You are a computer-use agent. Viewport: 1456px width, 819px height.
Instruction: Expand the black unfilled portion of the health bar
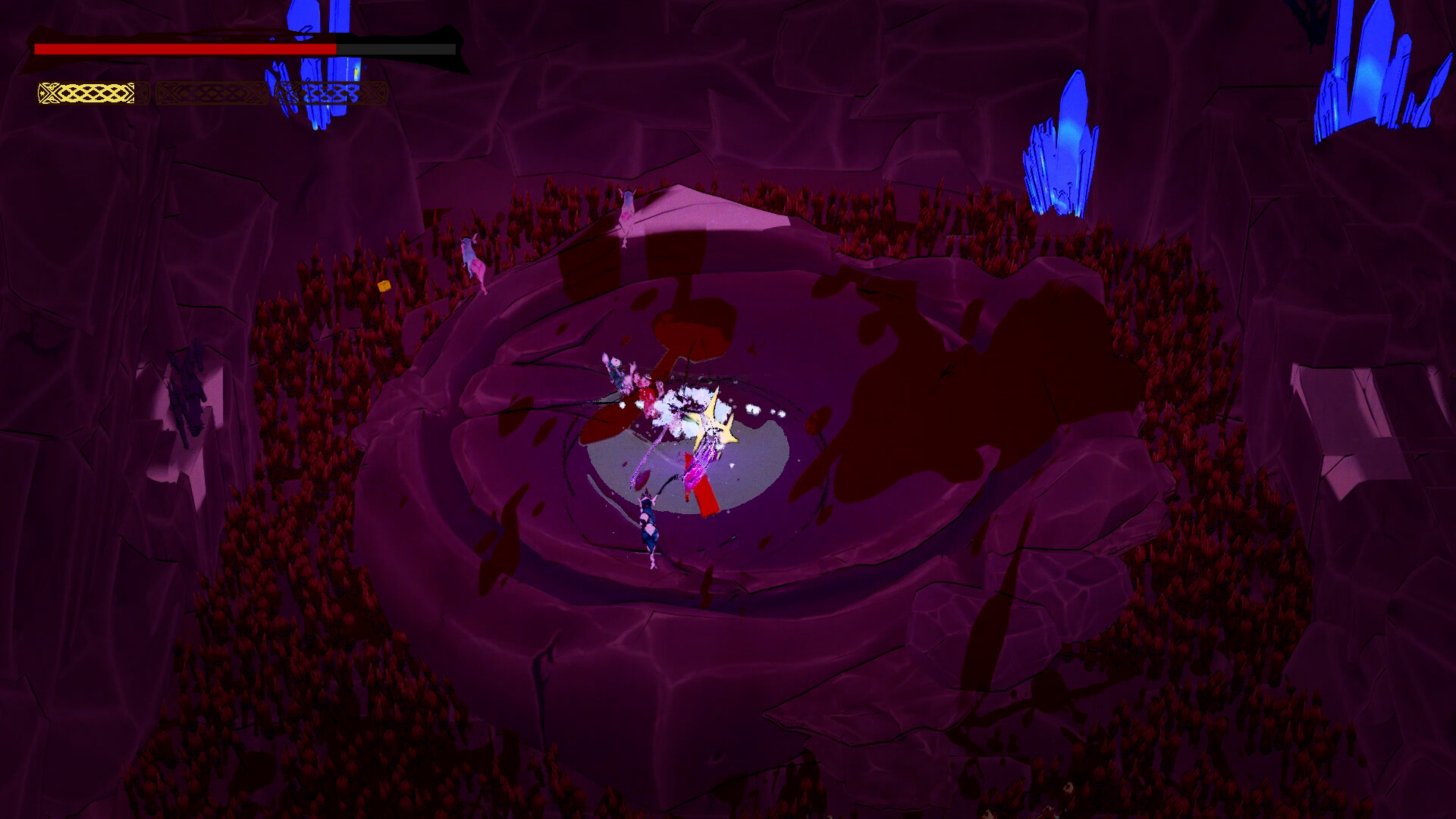394,48
